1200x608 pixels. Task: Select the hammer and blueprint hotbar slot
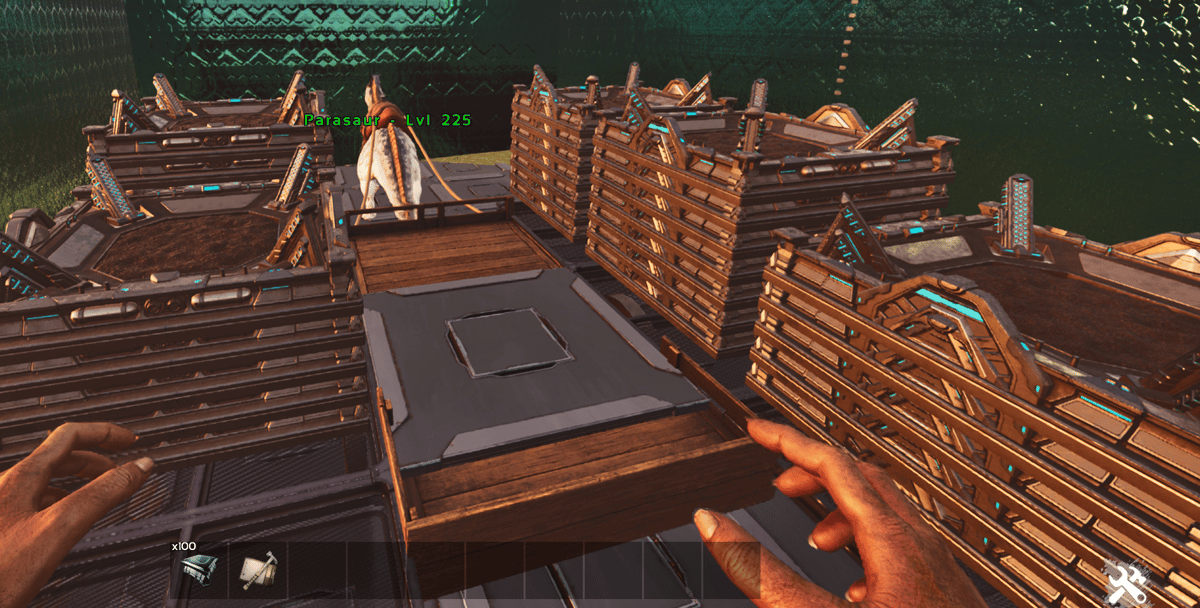(x=258, y=570)
